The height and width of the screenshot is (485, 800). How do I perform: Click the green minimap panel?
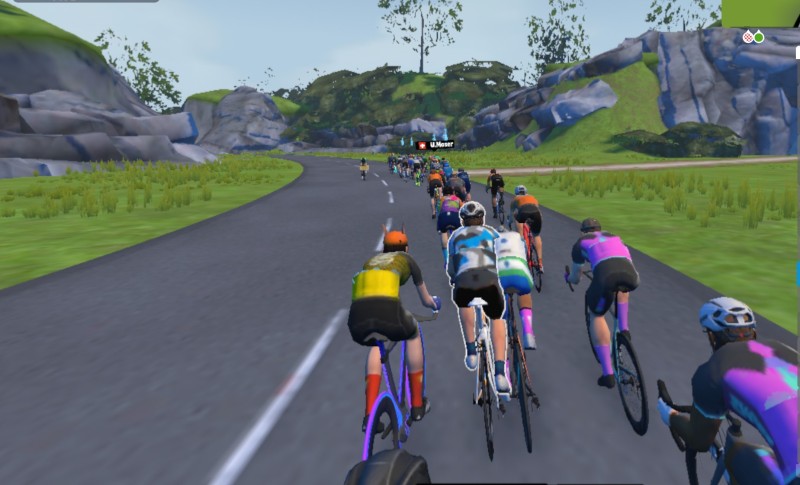760,13
